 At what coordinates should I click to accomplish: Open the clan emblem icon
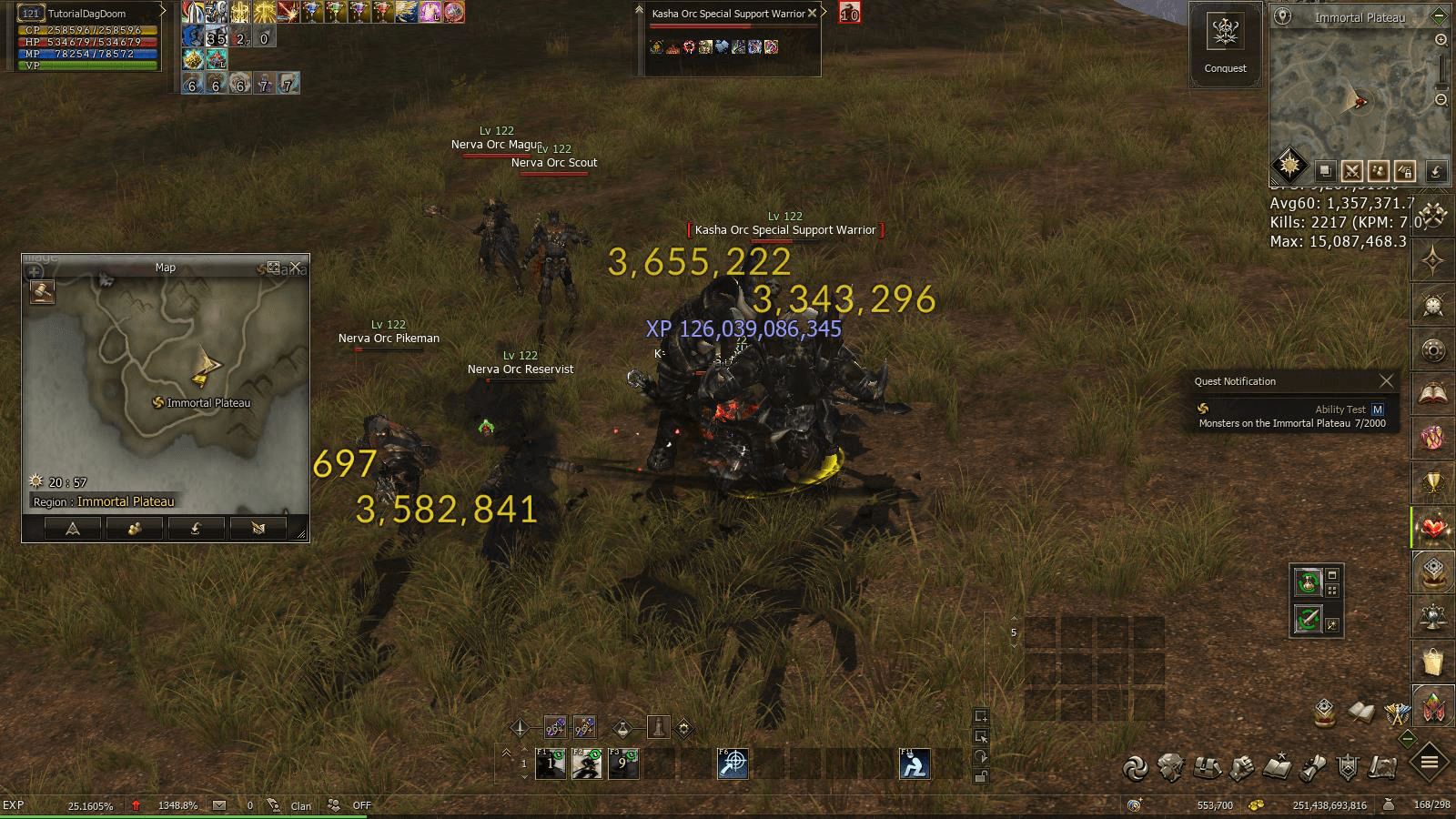click(1349, 767)
